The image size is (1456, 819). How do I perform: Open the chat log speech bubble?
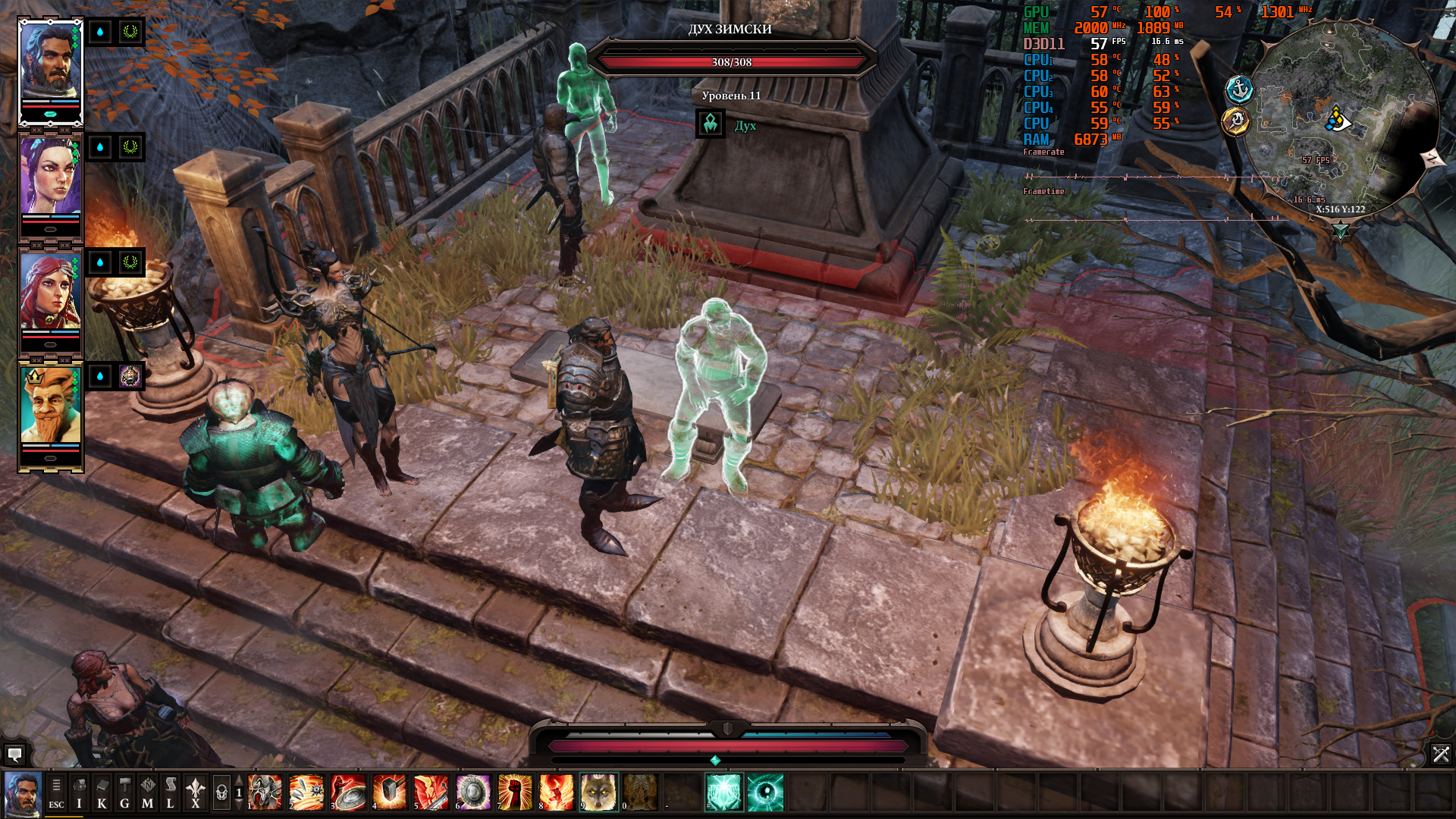point(14,755)
